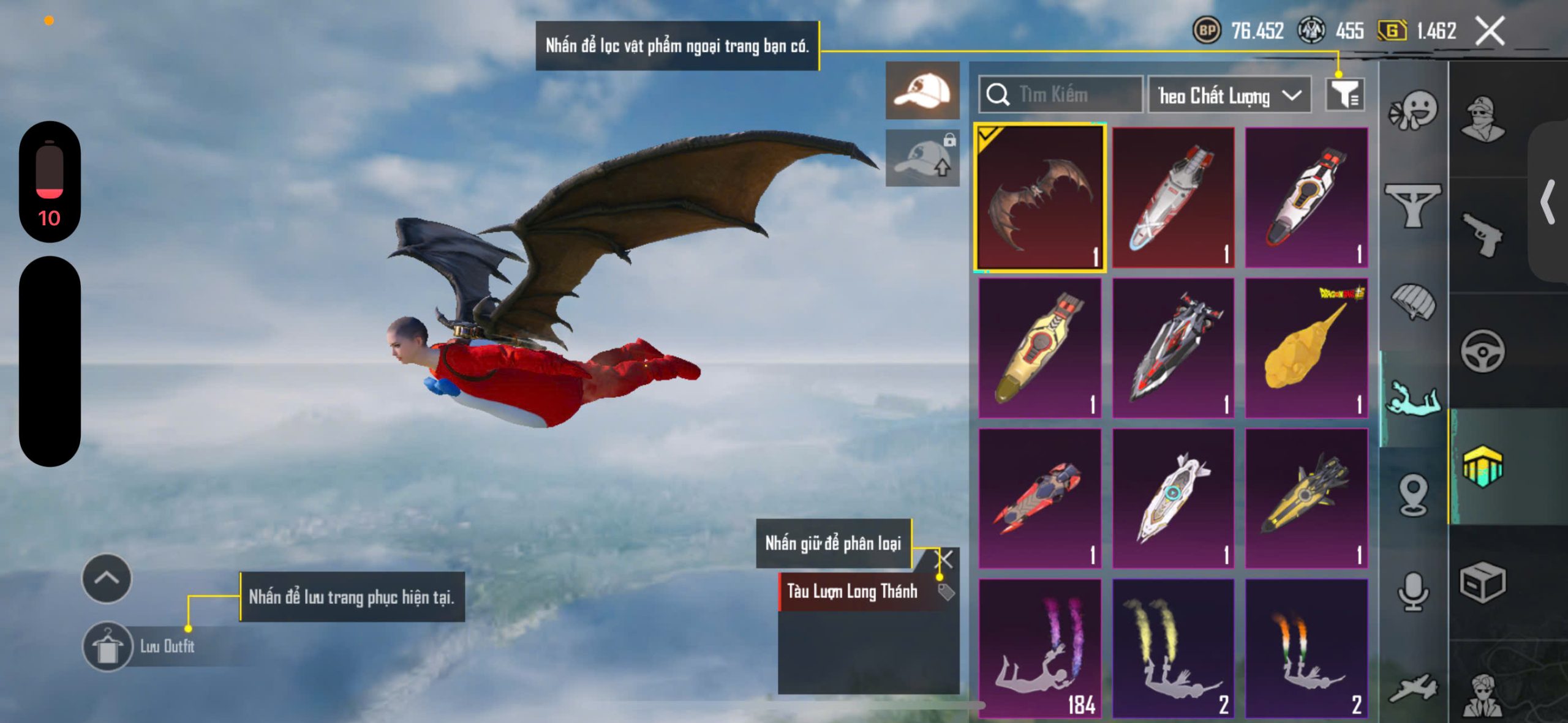Select the yellow and black jet glider

pos(1306,498)
